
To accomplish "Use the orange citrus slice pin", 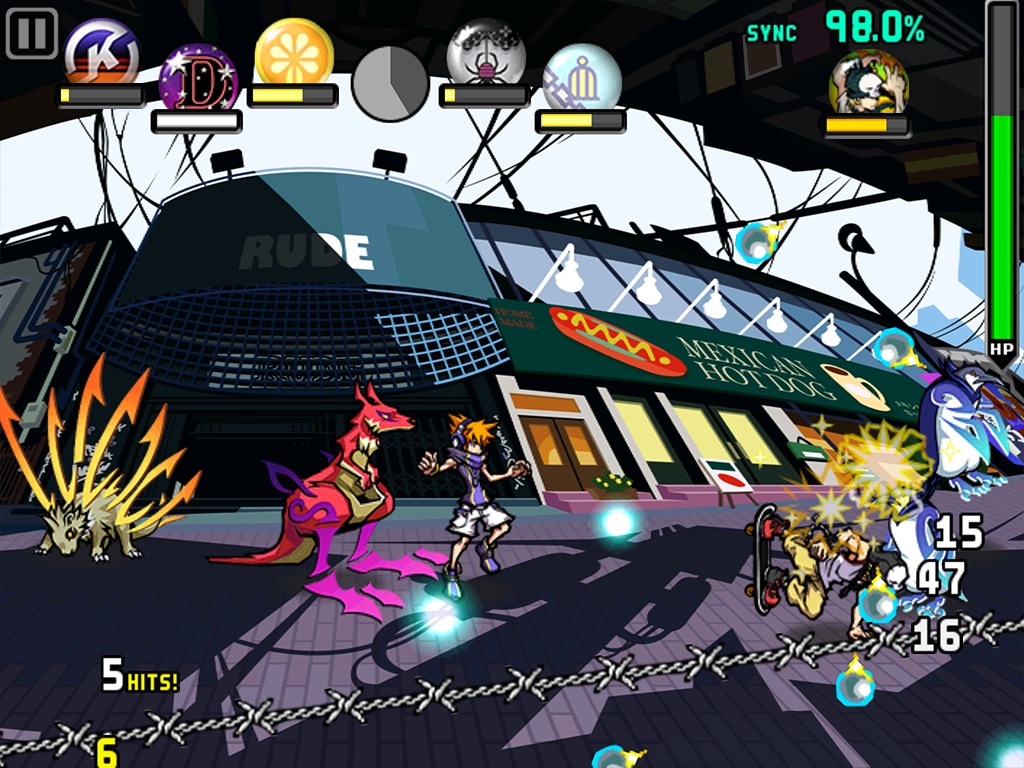I will 293,52.
